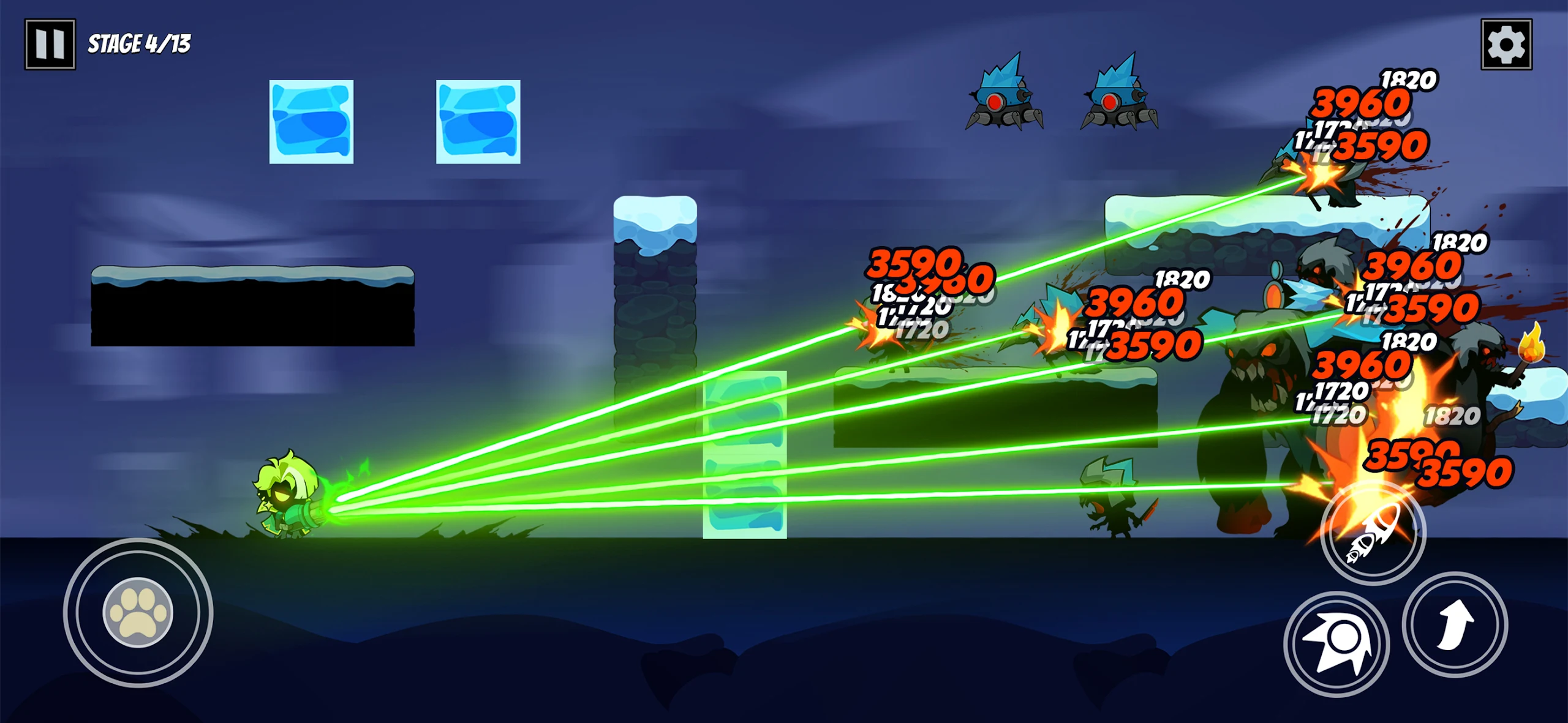The image size is (1568, 723).
Task: Hit the jump arrow button
Action: point(1455,624)
